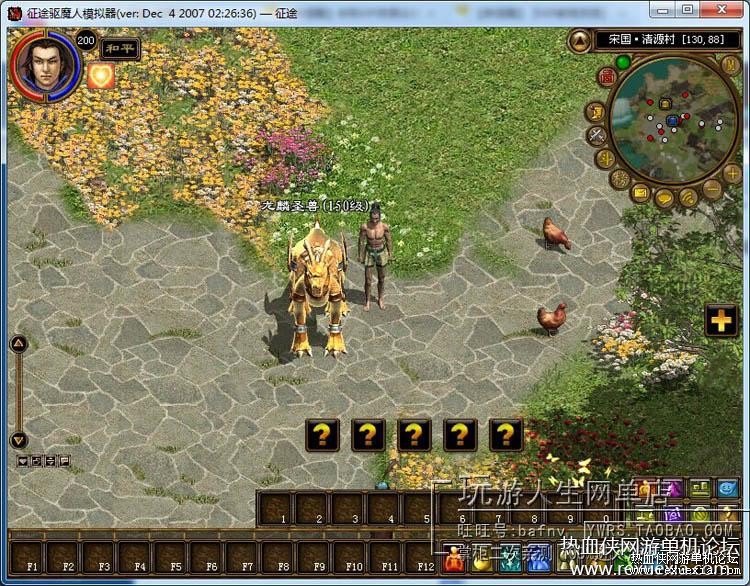750x586 pixels.
Task: Click the player portrait in the corner
Action: [x=41, y=63]
